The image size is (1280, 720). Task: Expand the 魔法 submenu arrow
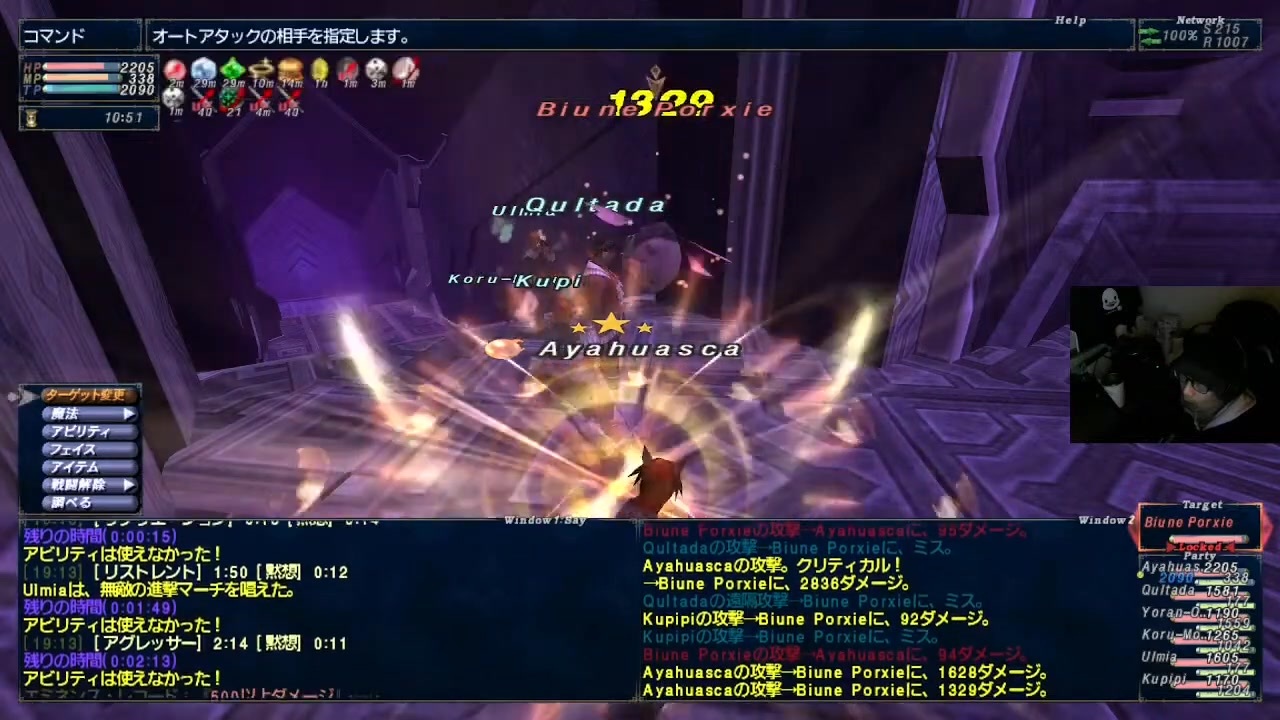[x=128, y=413]
